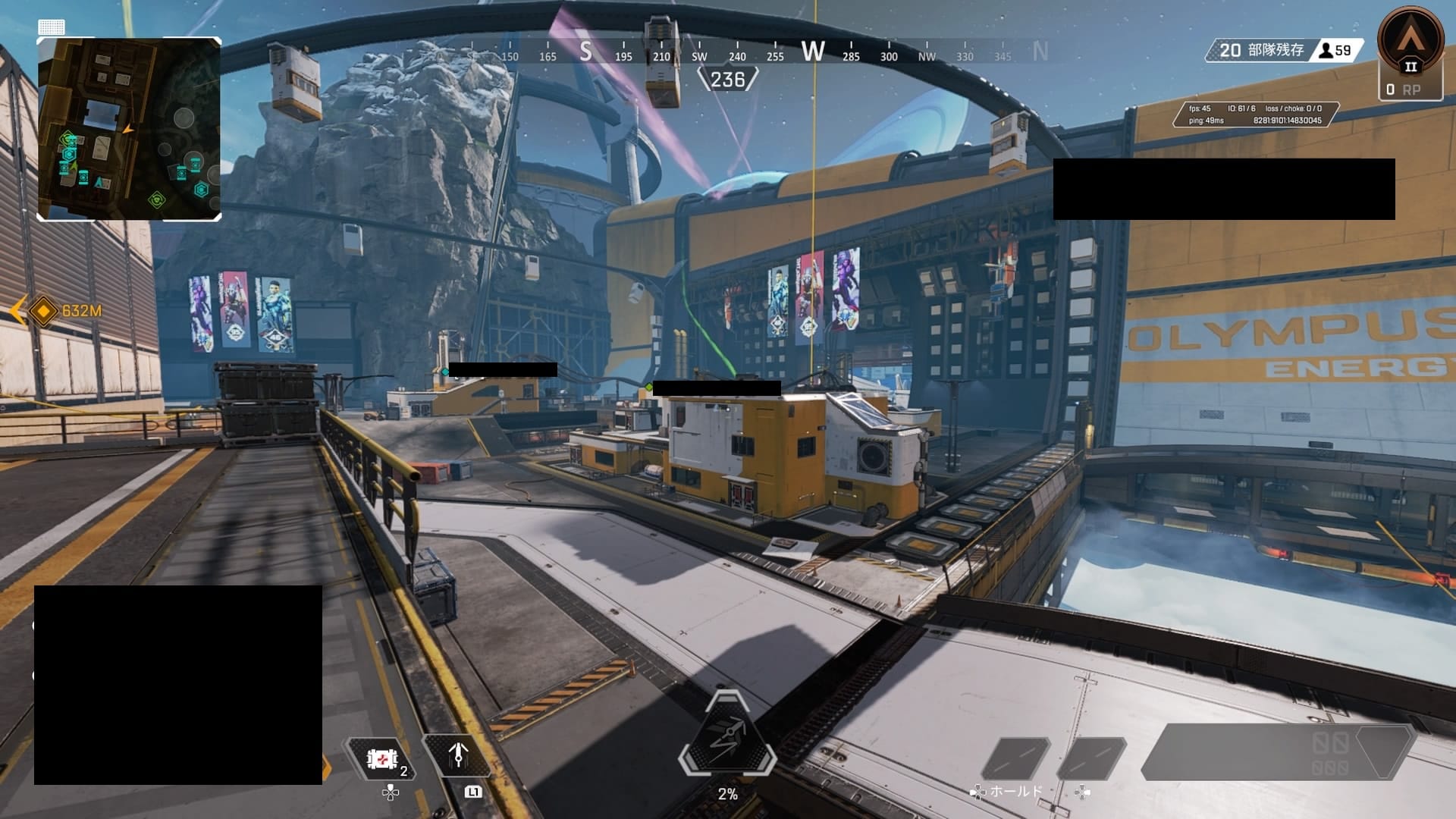The height and width of the screenshot is (819, 1456).
Task: Open the minimap in the corner
Action: coord(129,129)
